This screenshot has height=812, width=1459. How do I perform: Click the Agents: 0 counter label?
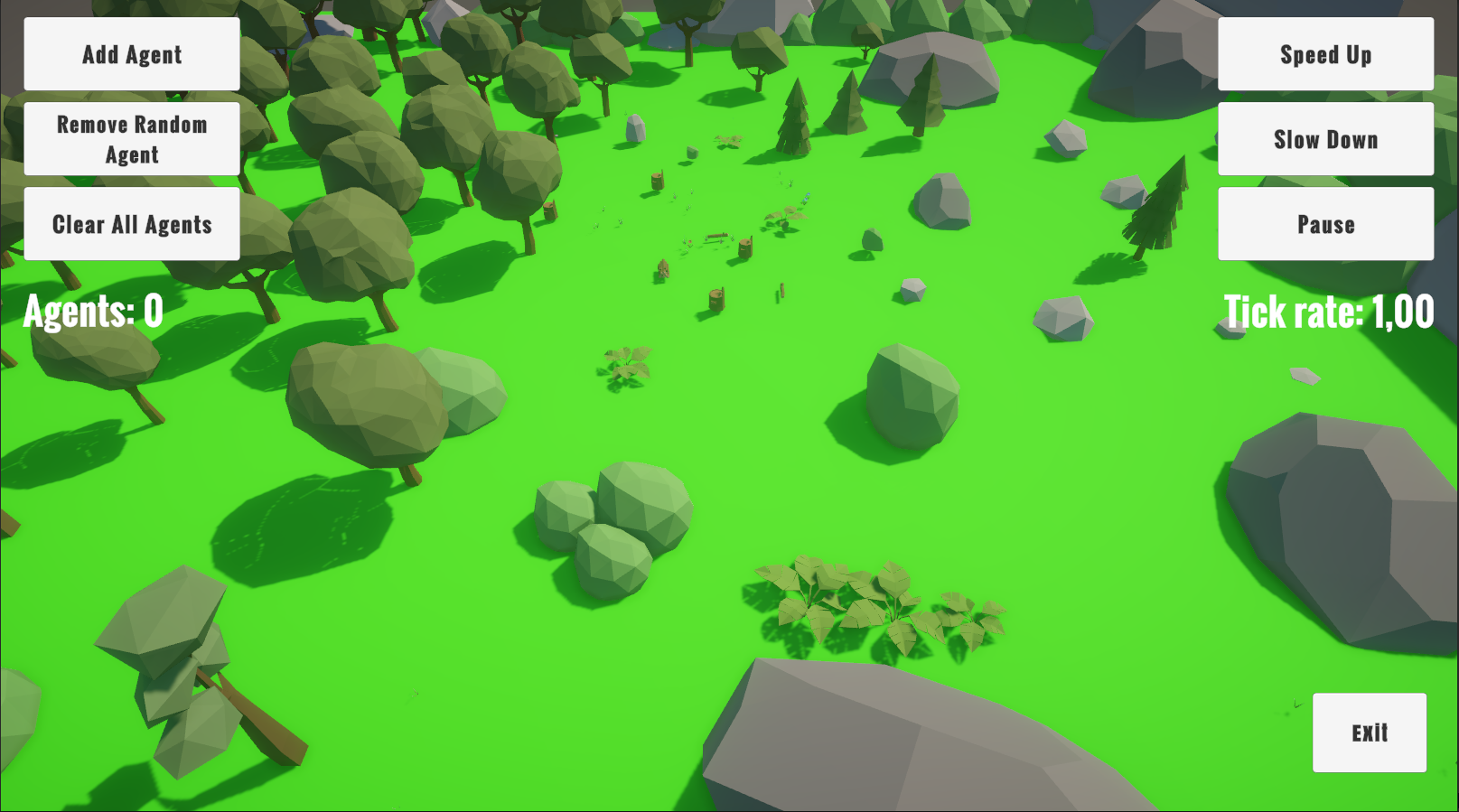[89, 312]
